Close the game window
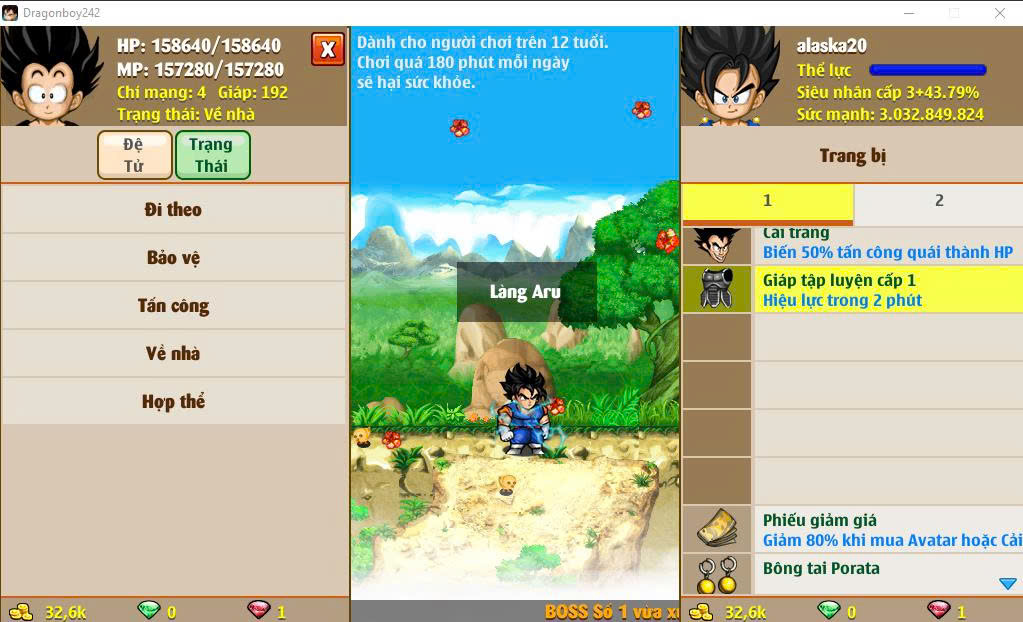Viewport: 1023px width, 622px height. click(x=999, y=13)
